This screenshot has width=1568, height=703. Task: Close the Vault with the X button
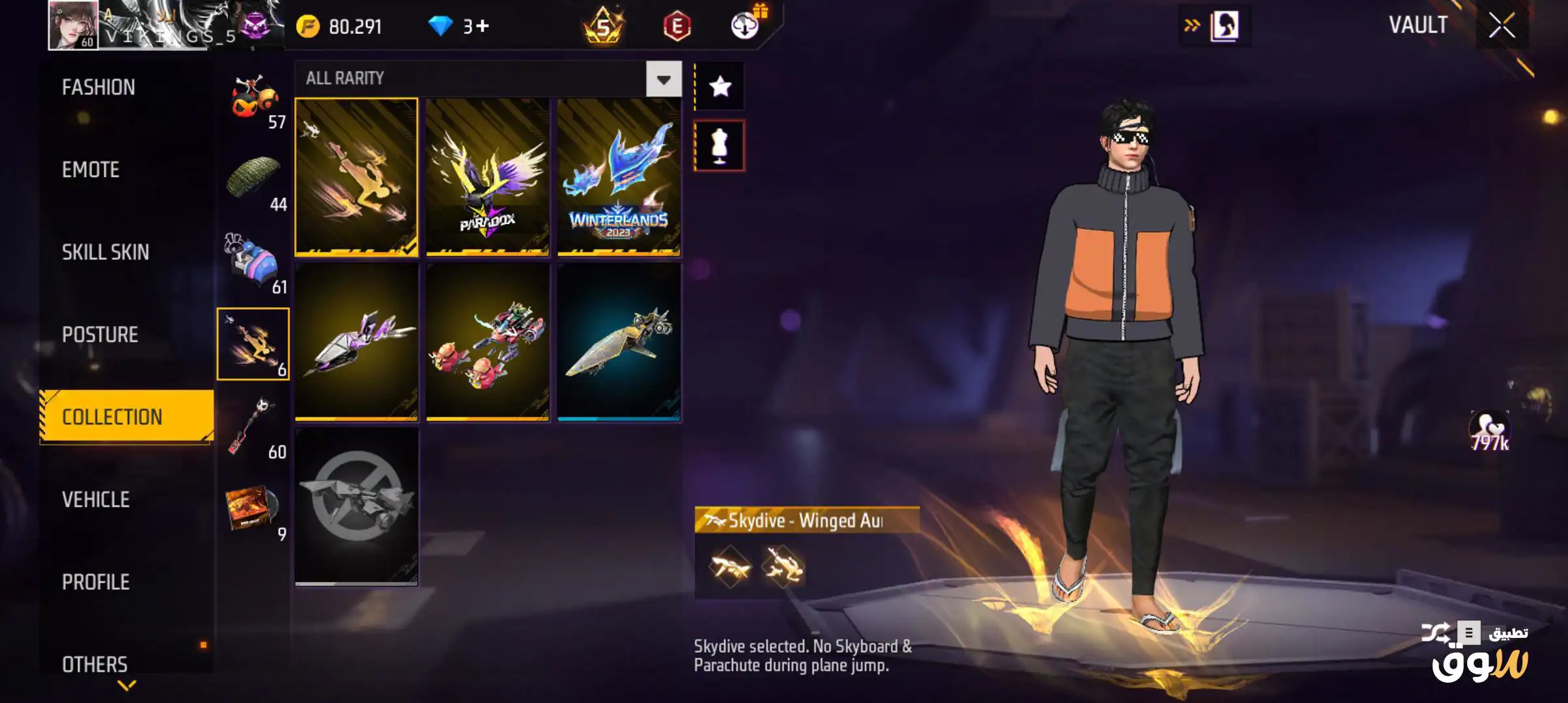pos(1502,26)
